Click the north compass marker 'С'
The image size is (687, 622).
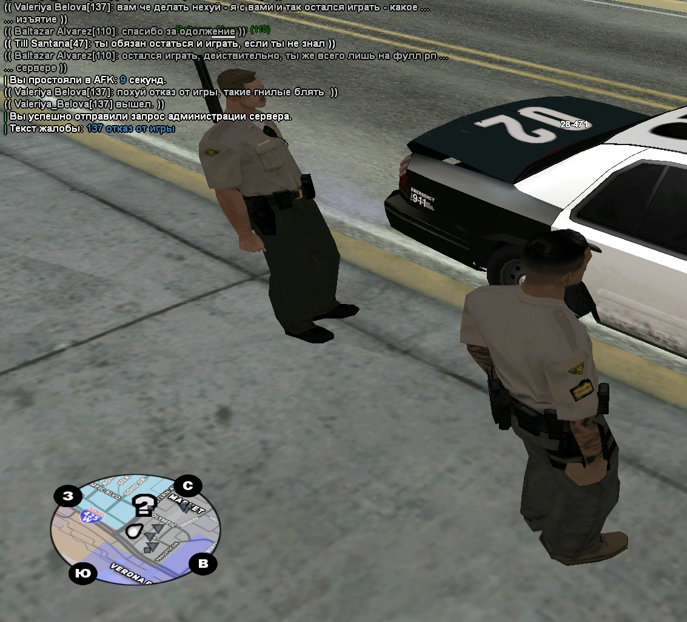point(186,487)
